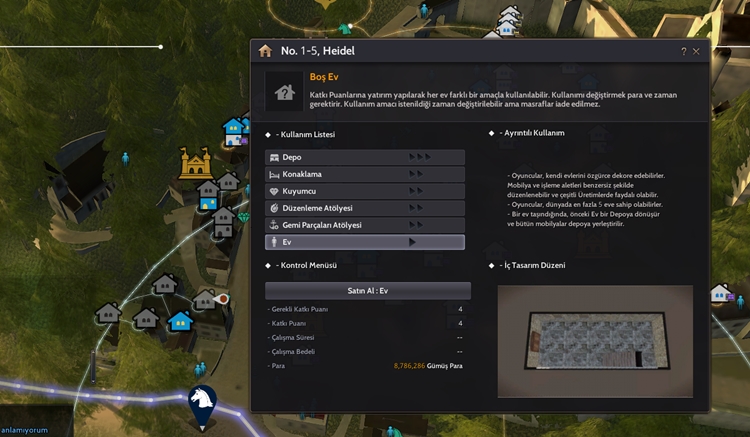Close the No. 1-5, Heidel window

(696, 51)
